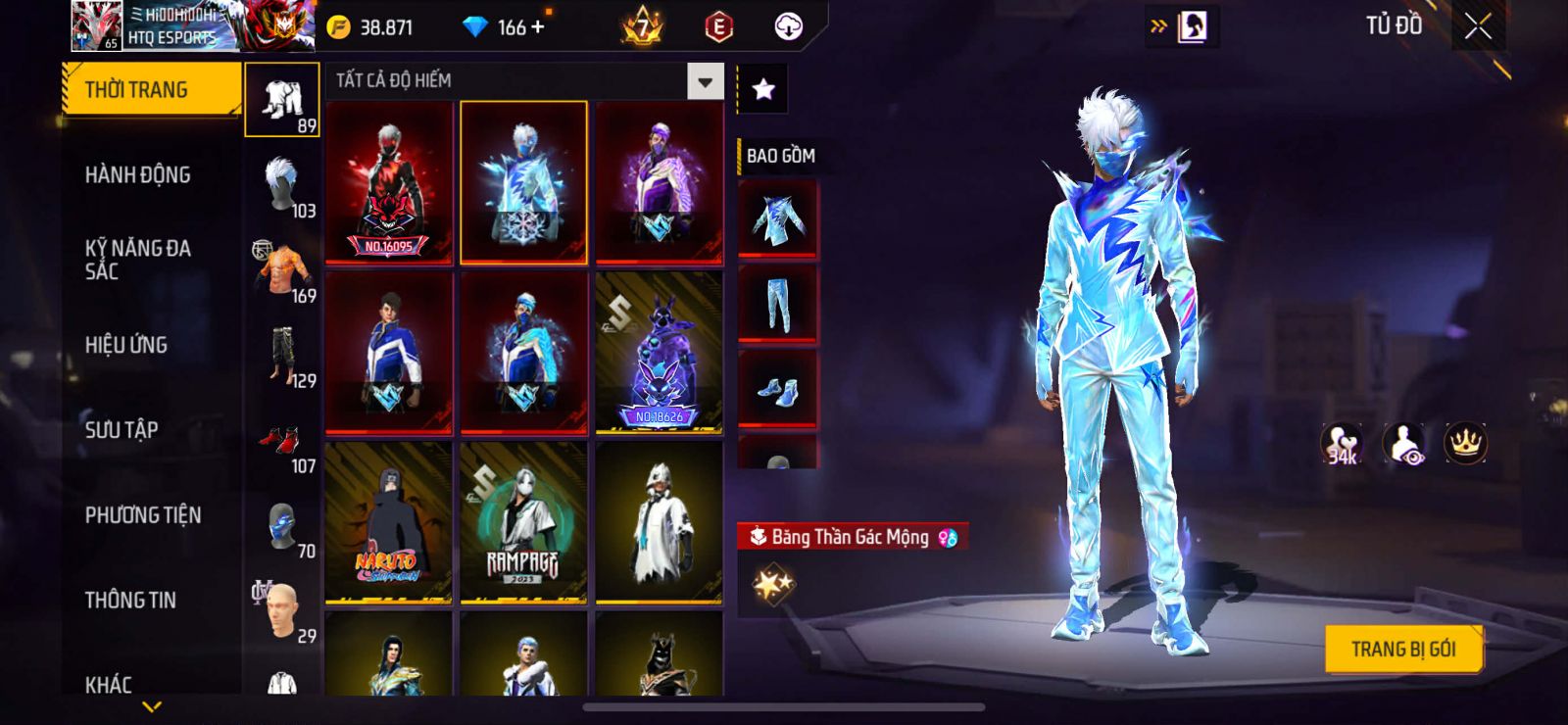View the ice jacket piece in BAO GỒM
The height and width of the screenshot is (725, 1568).
(777, 219)
